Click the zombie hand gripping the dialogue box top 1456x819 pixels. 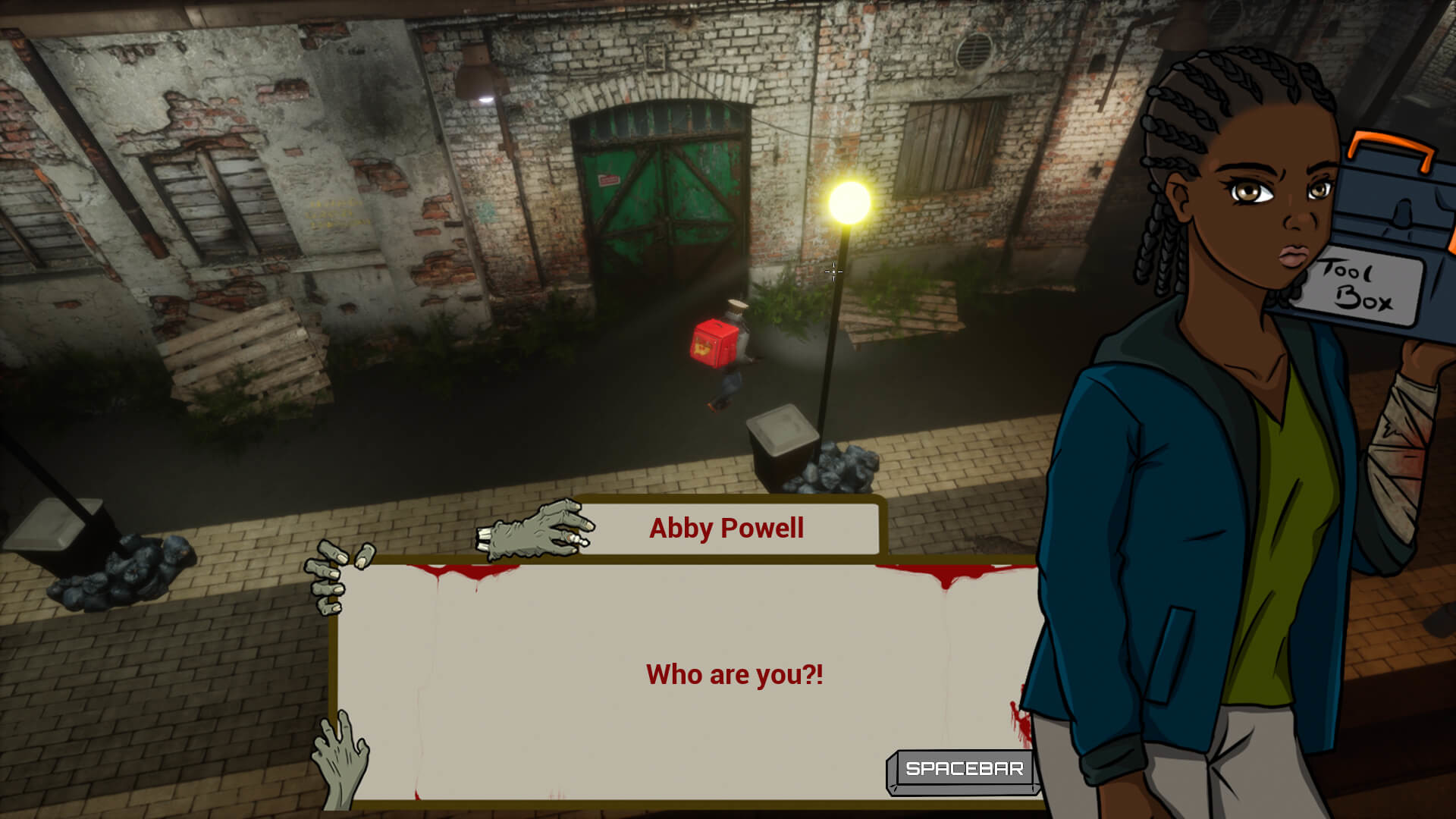[x=538, y=527]
